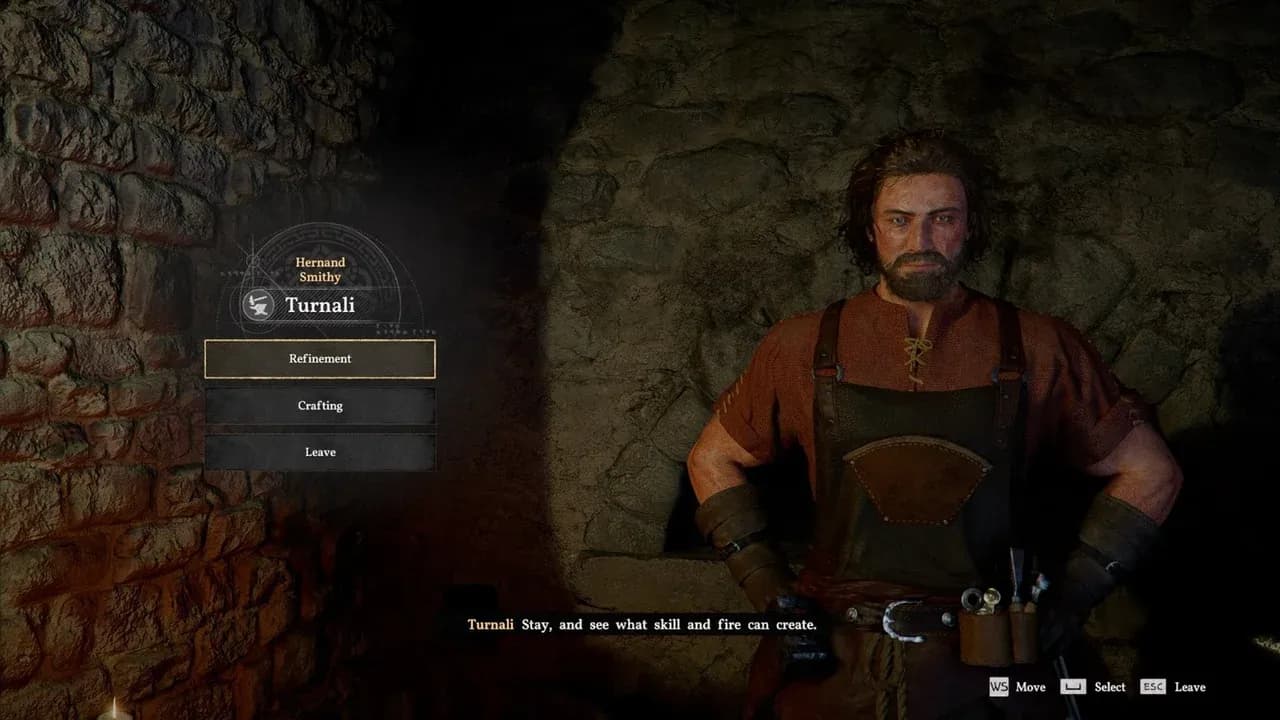Select the hammer-and-anvil emblem in the menu header
The height and width of the screenshot is (720, 1280).
258,305
